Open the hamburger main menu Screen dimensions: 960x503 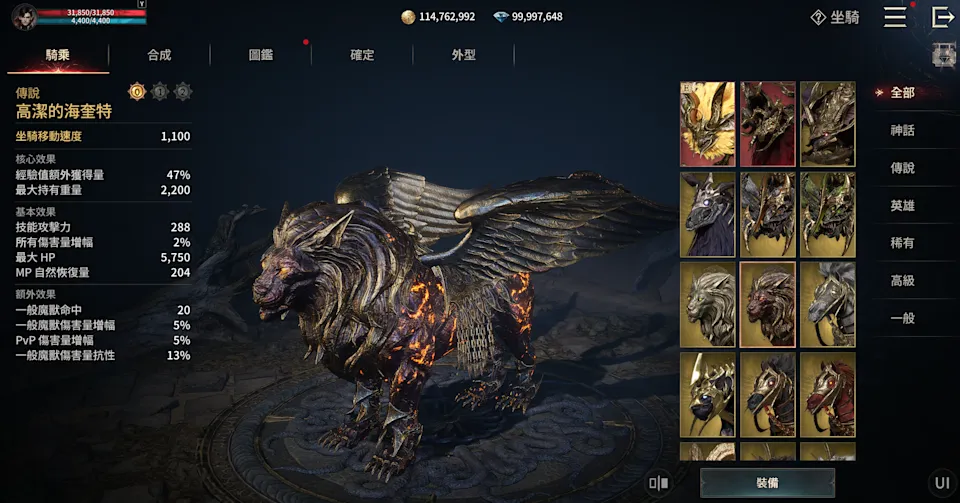pyautogui.click(x=895, y=17)
